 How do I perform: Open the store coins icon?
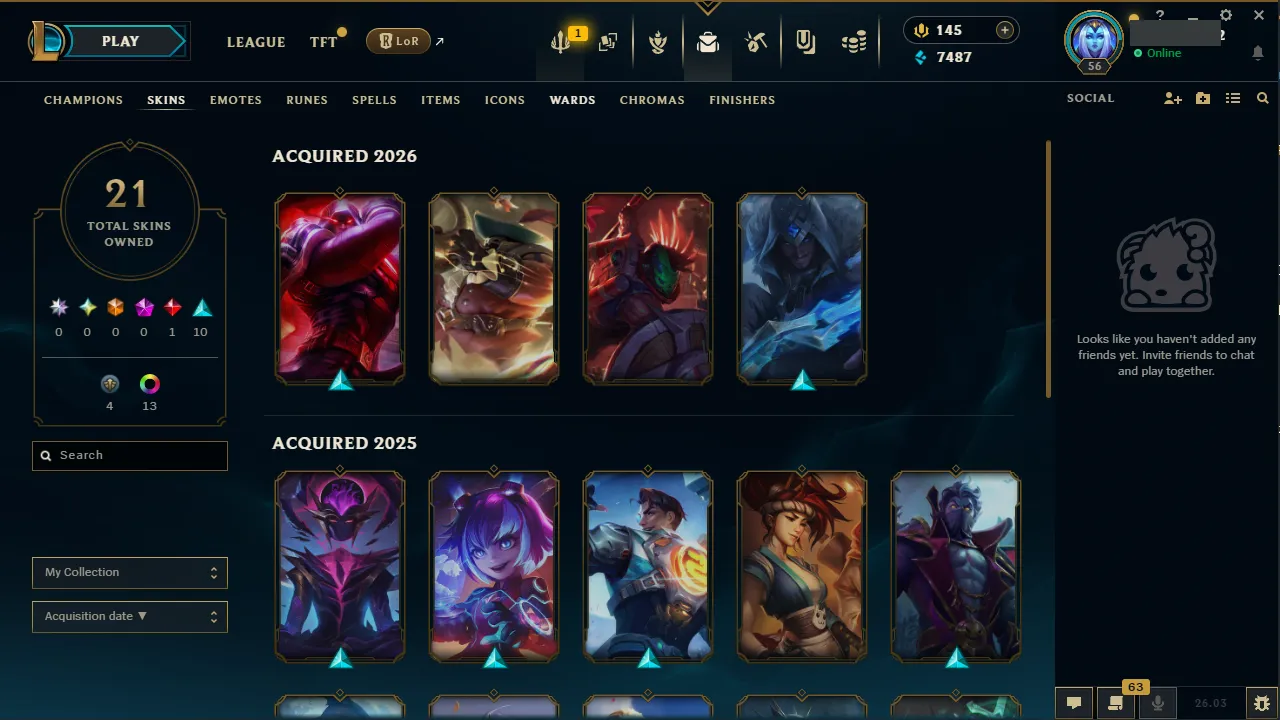click(855, 42)
